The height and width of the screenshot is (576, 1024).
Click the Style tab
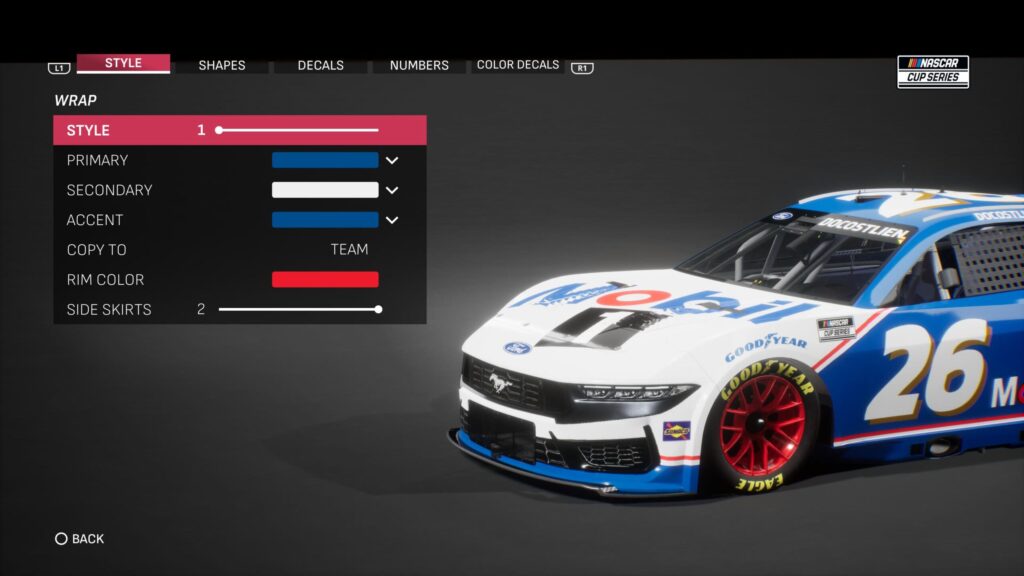123,63
